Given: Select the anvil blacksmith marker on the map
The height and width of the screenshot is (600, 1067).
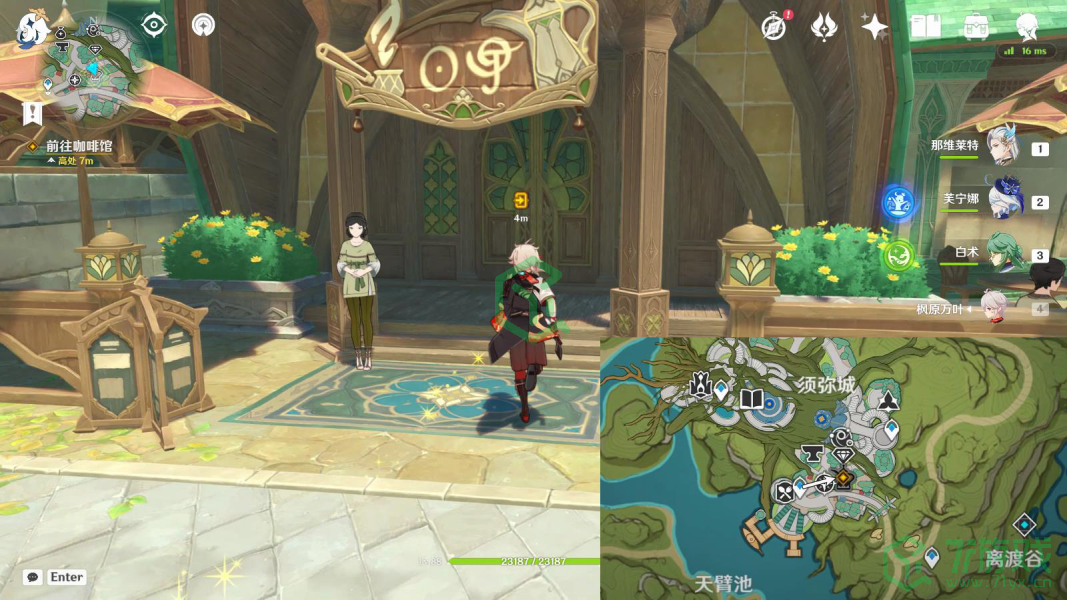Looking at the screenshot, I should point(812,455).
